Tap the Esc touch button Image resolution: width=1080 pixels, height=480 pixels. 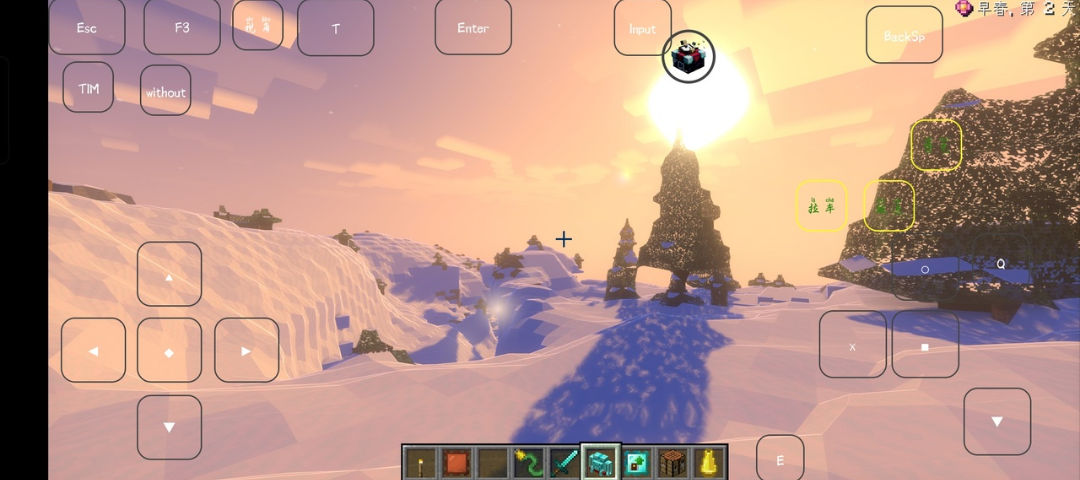(x=87, y=27)
